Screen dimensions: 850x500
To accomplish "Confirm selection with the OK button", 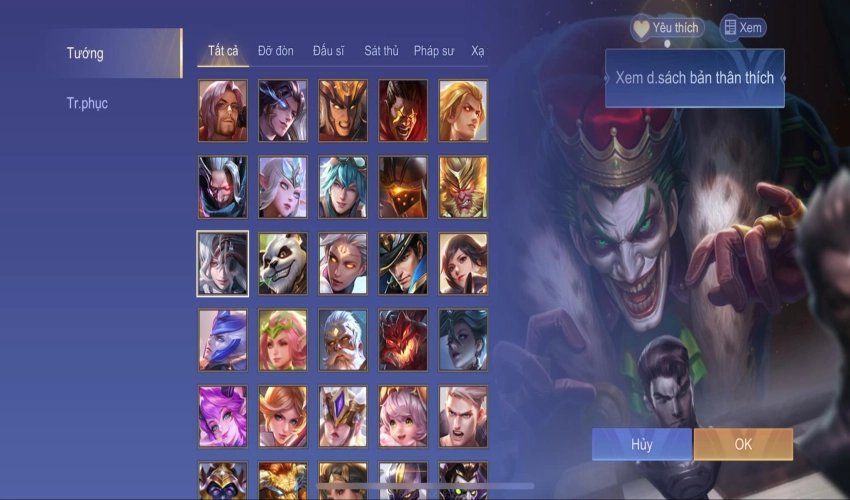I will pyautogui.click(x=743, y=444).
